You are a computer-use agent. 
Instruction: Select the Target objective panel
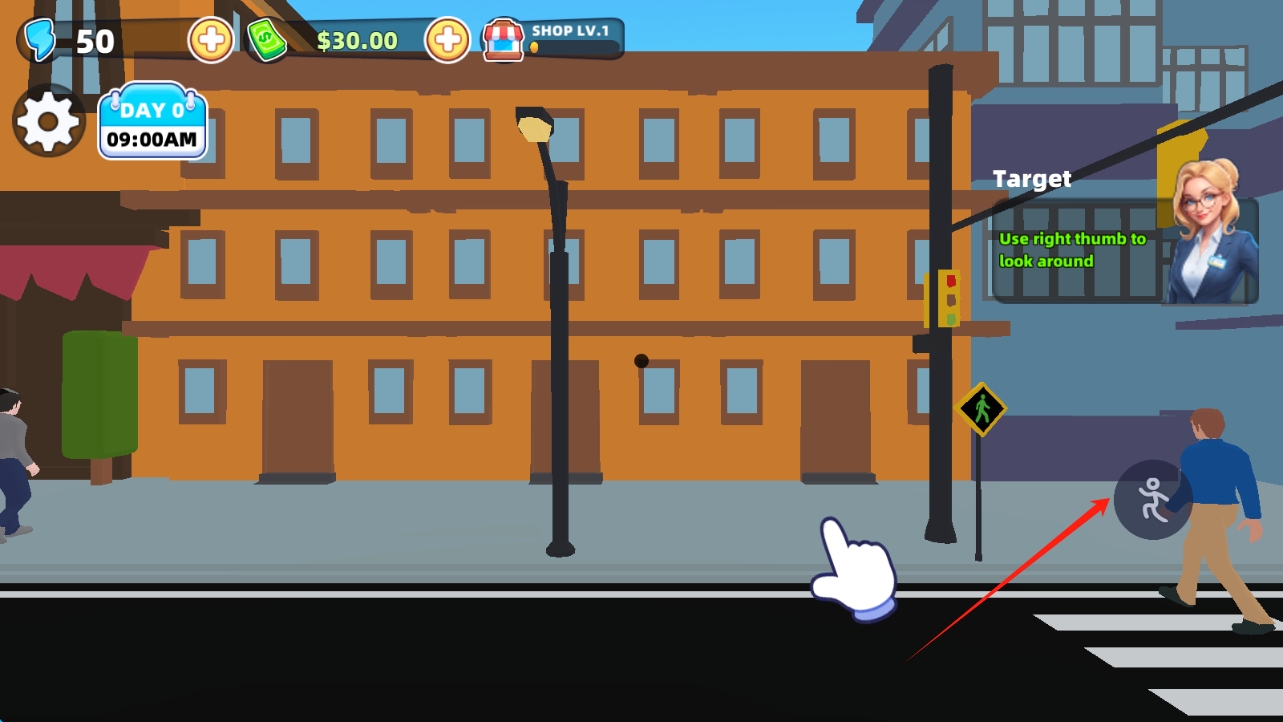coord(1078,250)
